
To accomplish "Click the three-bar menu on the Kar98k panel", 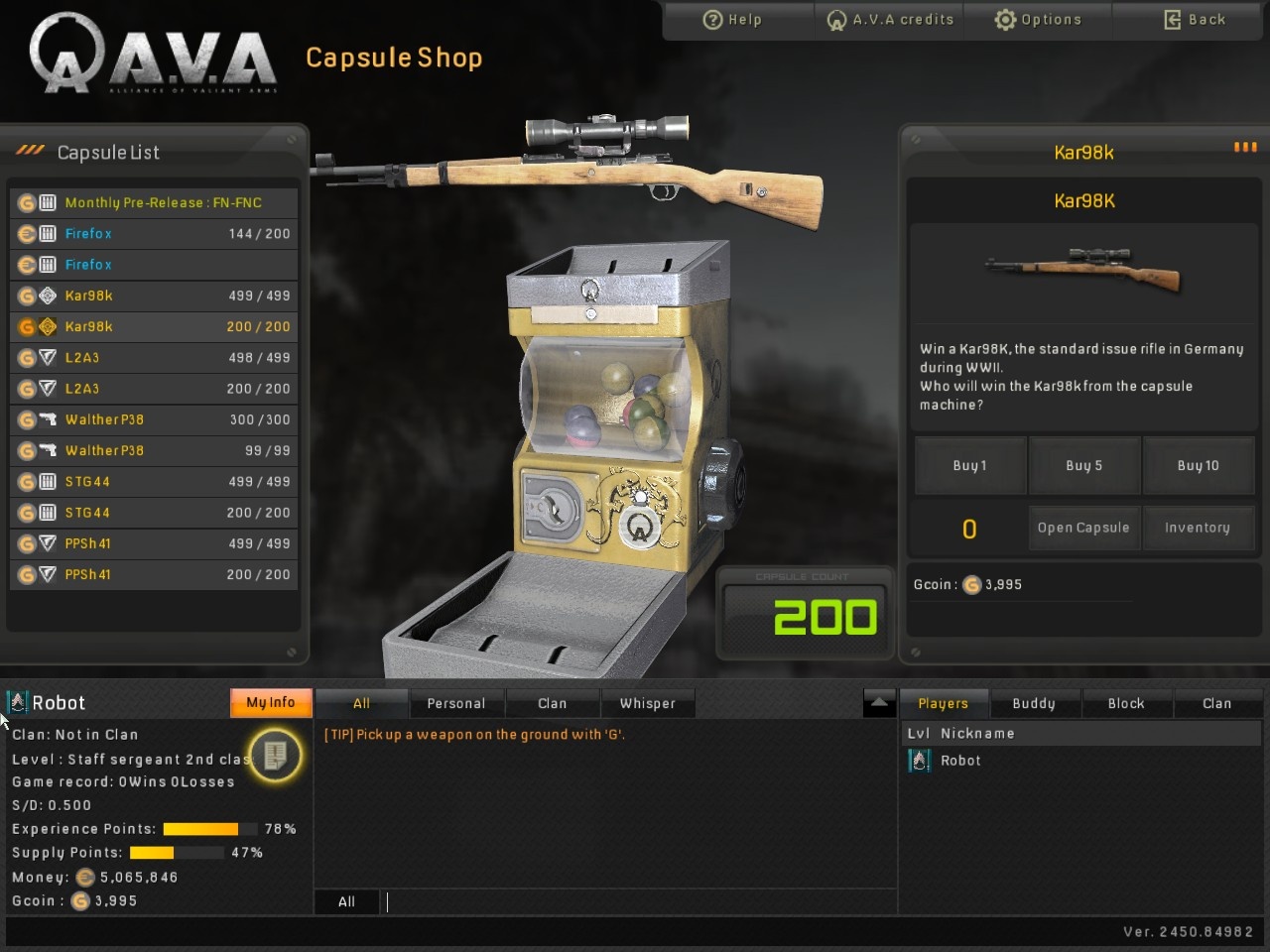I will tap(1244, 147).
